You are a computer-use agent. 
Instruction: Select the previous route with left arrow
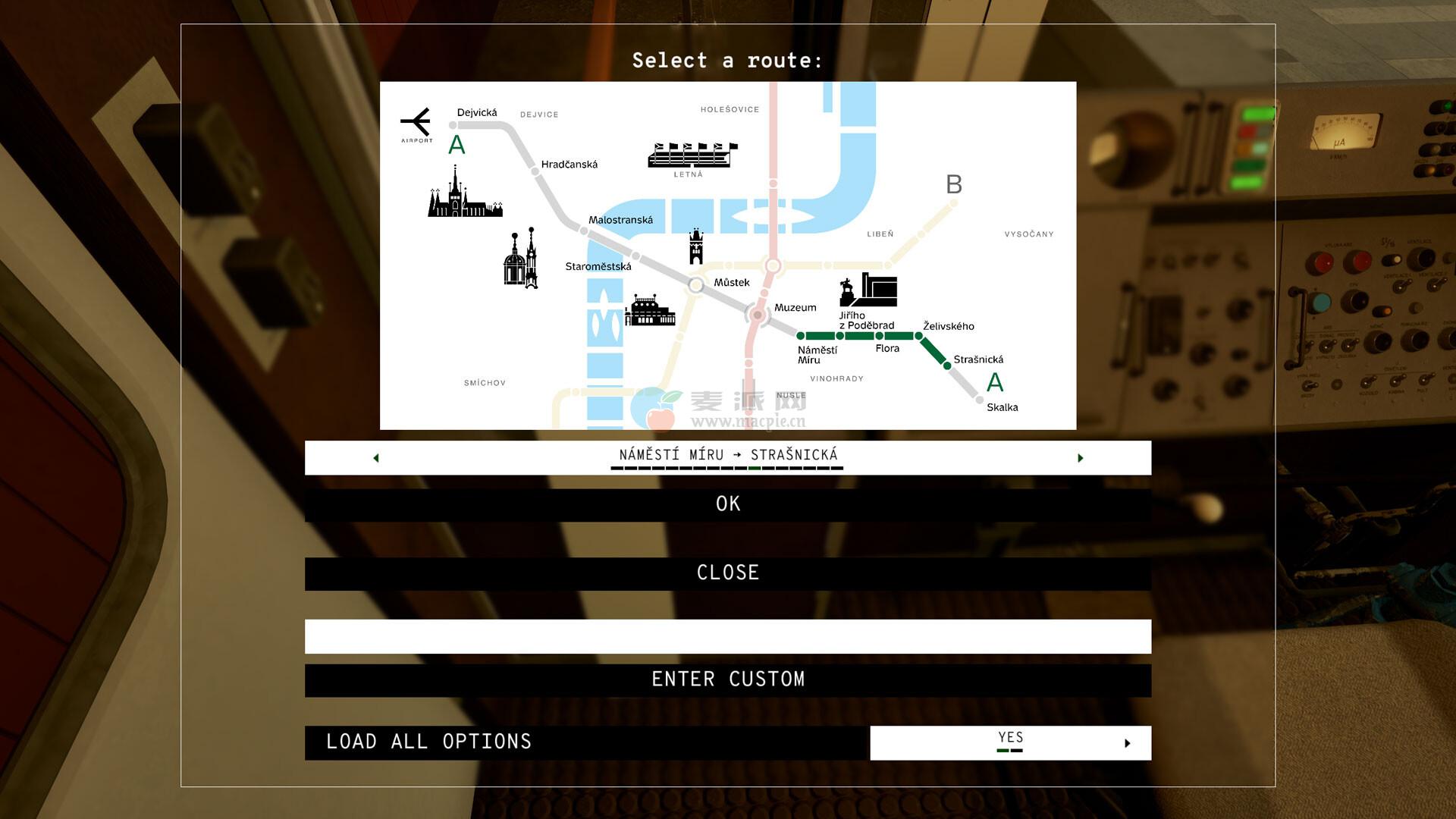(x=376, y=458)
